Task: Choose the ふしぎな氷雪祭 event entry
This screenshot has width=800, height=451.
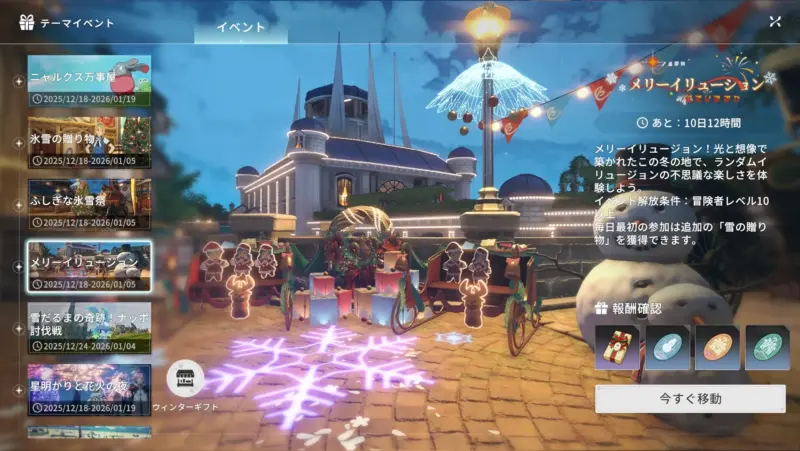Action: point(90,203)
